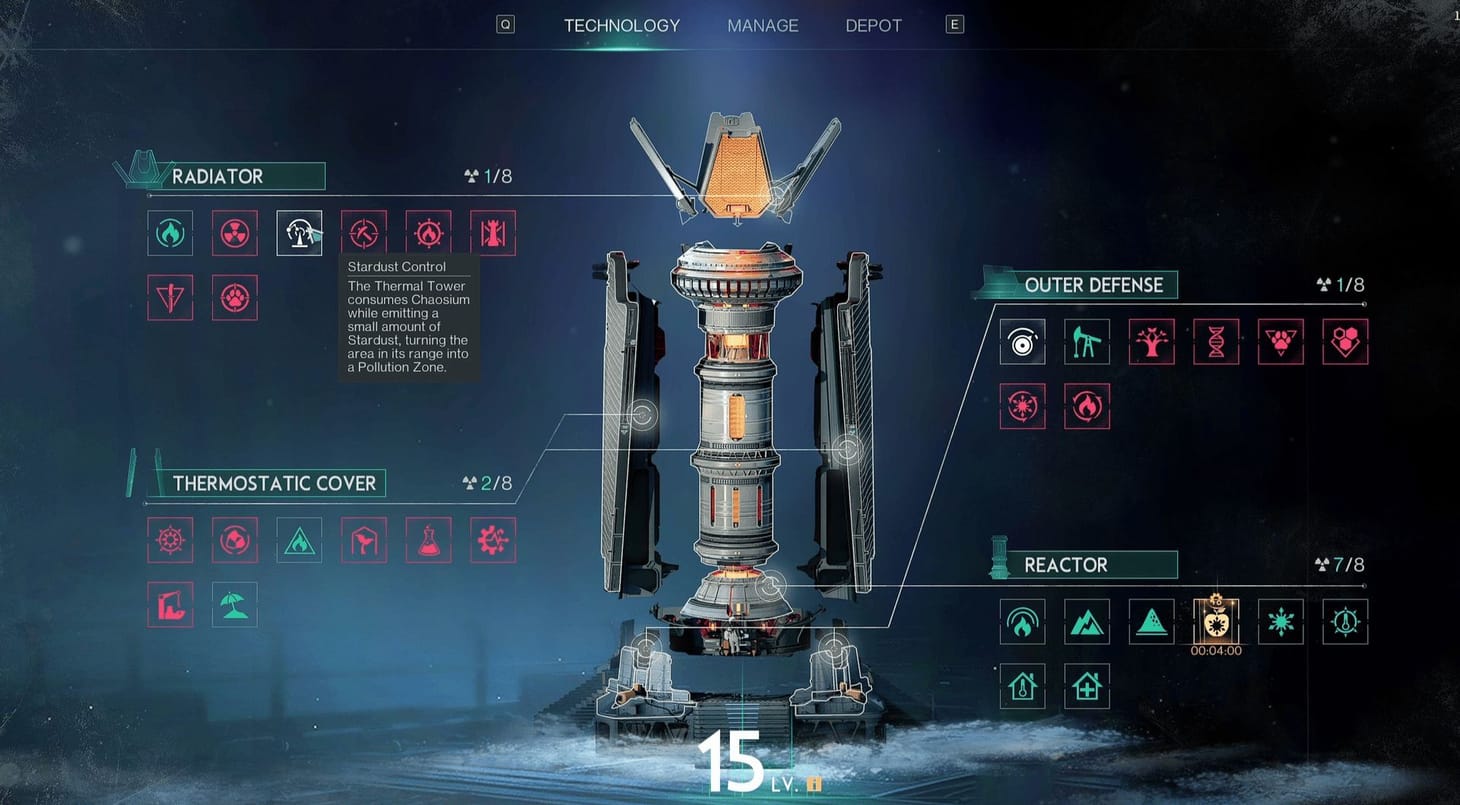The width and height of the screenshot is (1460, 805).
Task: Toggle the hexagon shield tech in Outer Defense
Action: click(1345, 342)
